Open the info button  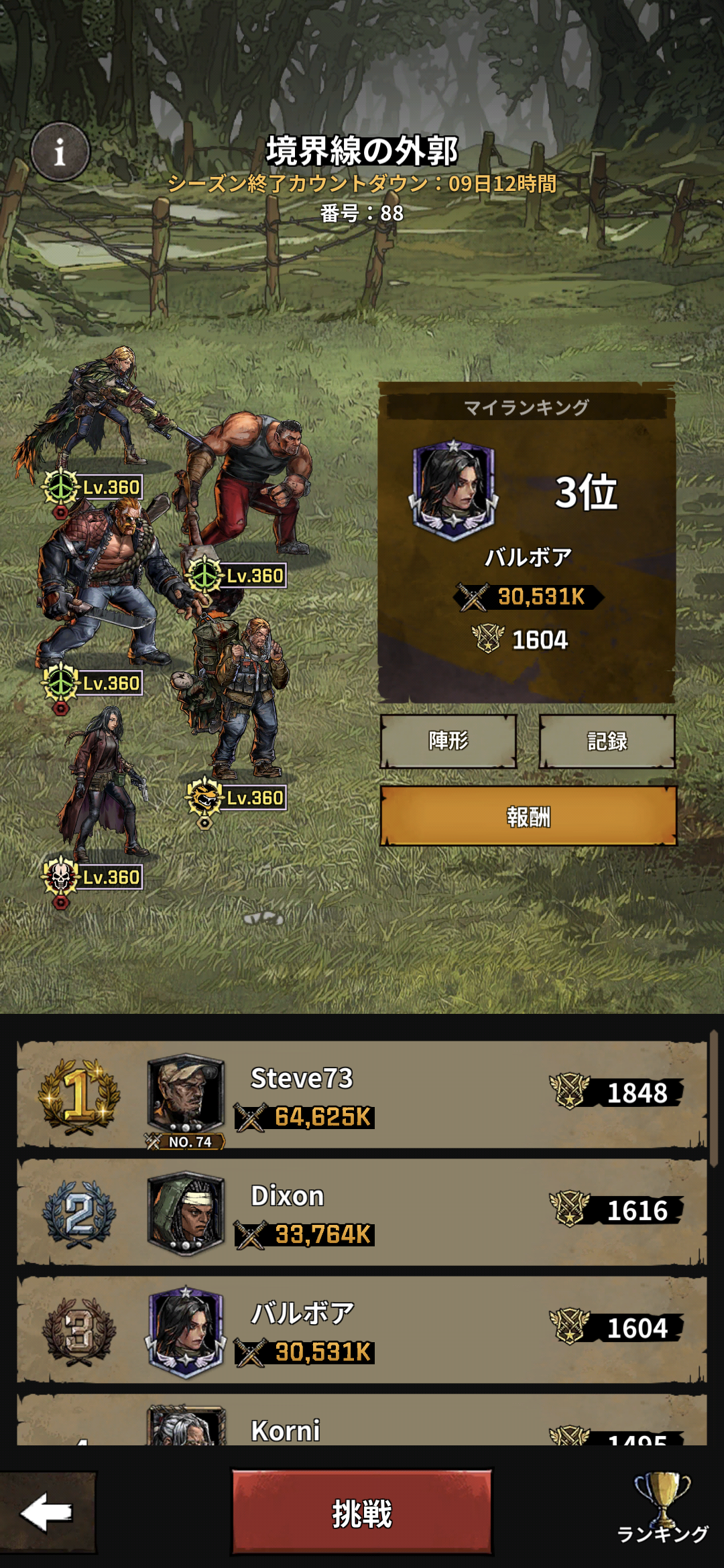(60, 152)
